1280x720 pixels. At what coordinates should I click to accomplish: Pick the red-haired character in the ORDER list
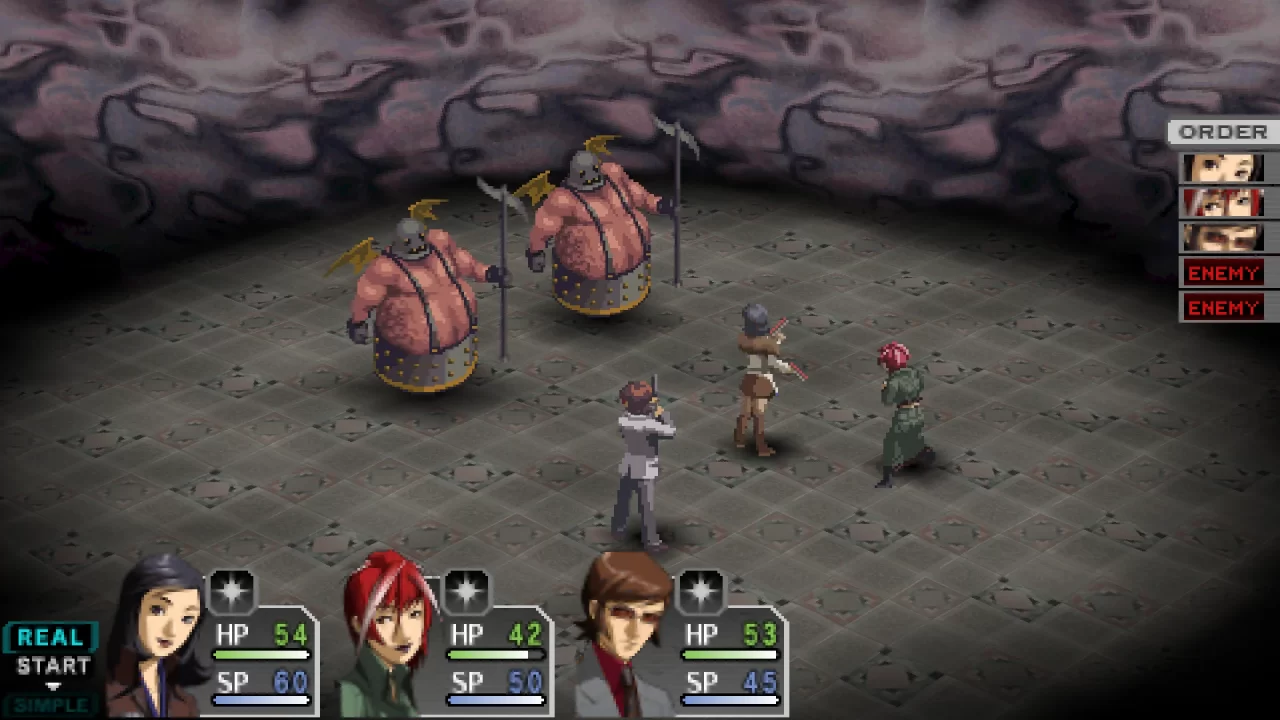(x=1223, y=203)
